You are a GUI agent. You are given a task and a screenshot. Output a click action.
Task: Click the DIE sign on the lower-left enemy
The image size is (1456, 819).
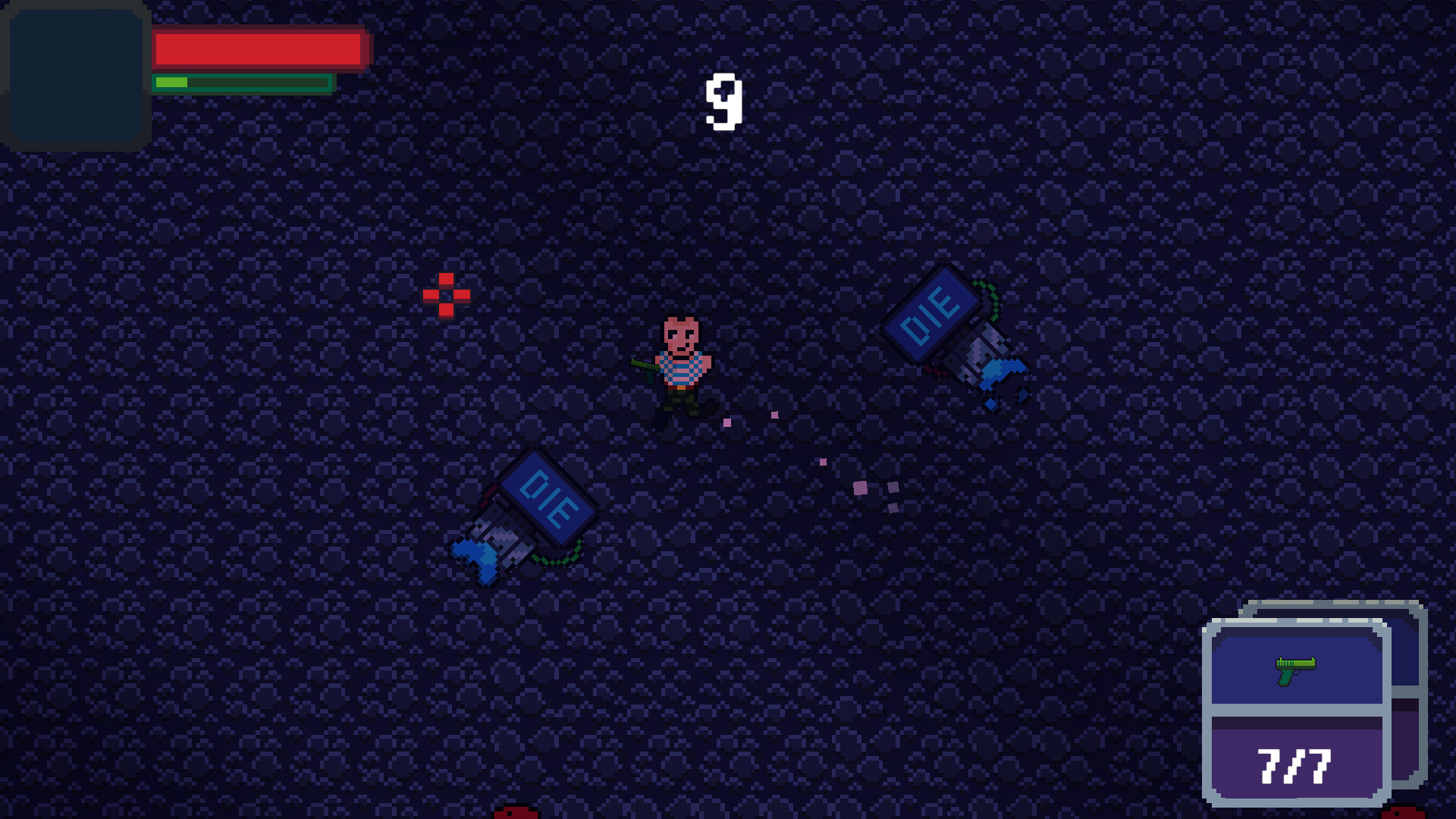(548, 494)
